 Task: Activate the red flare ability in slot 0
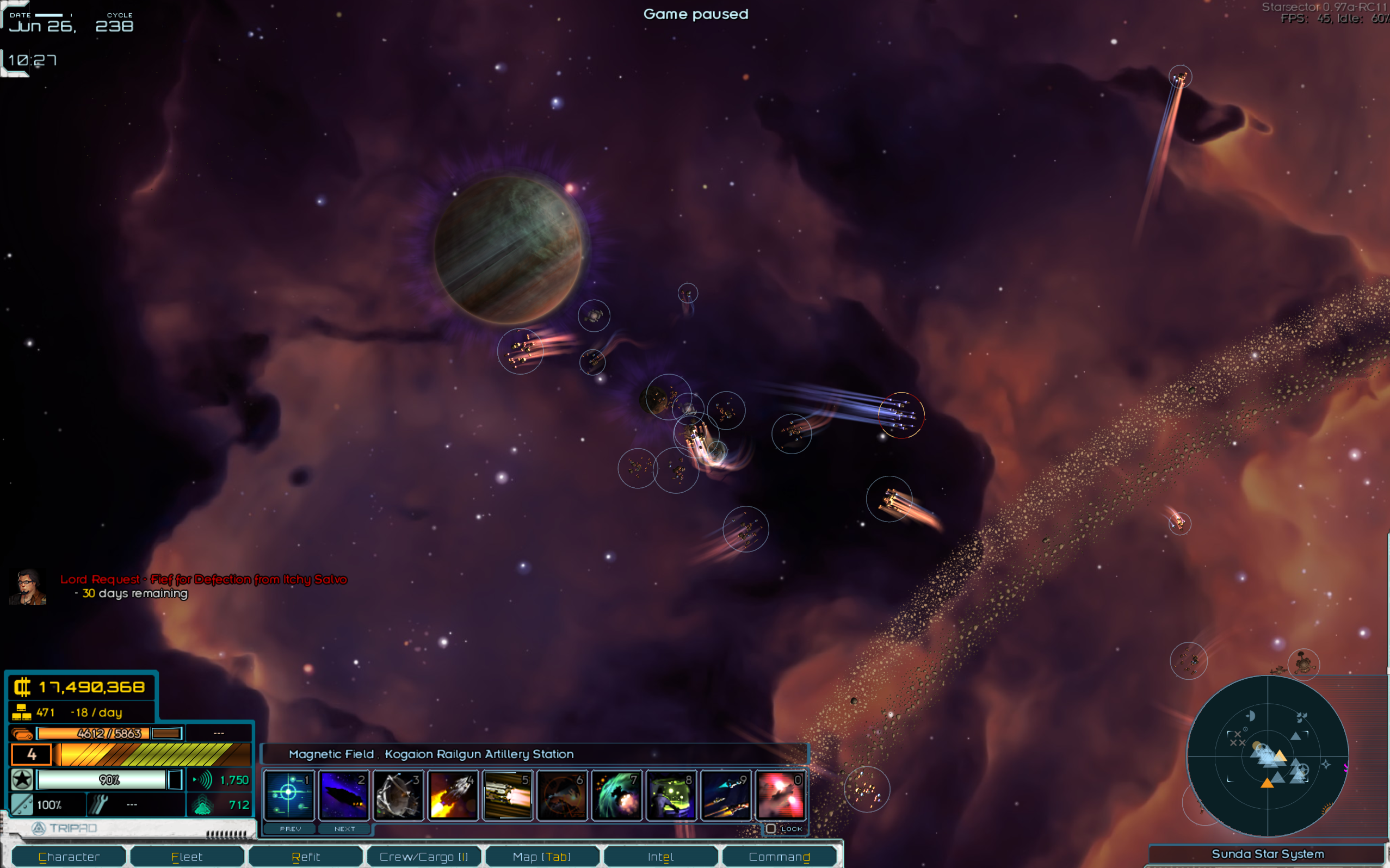(780, 795)
